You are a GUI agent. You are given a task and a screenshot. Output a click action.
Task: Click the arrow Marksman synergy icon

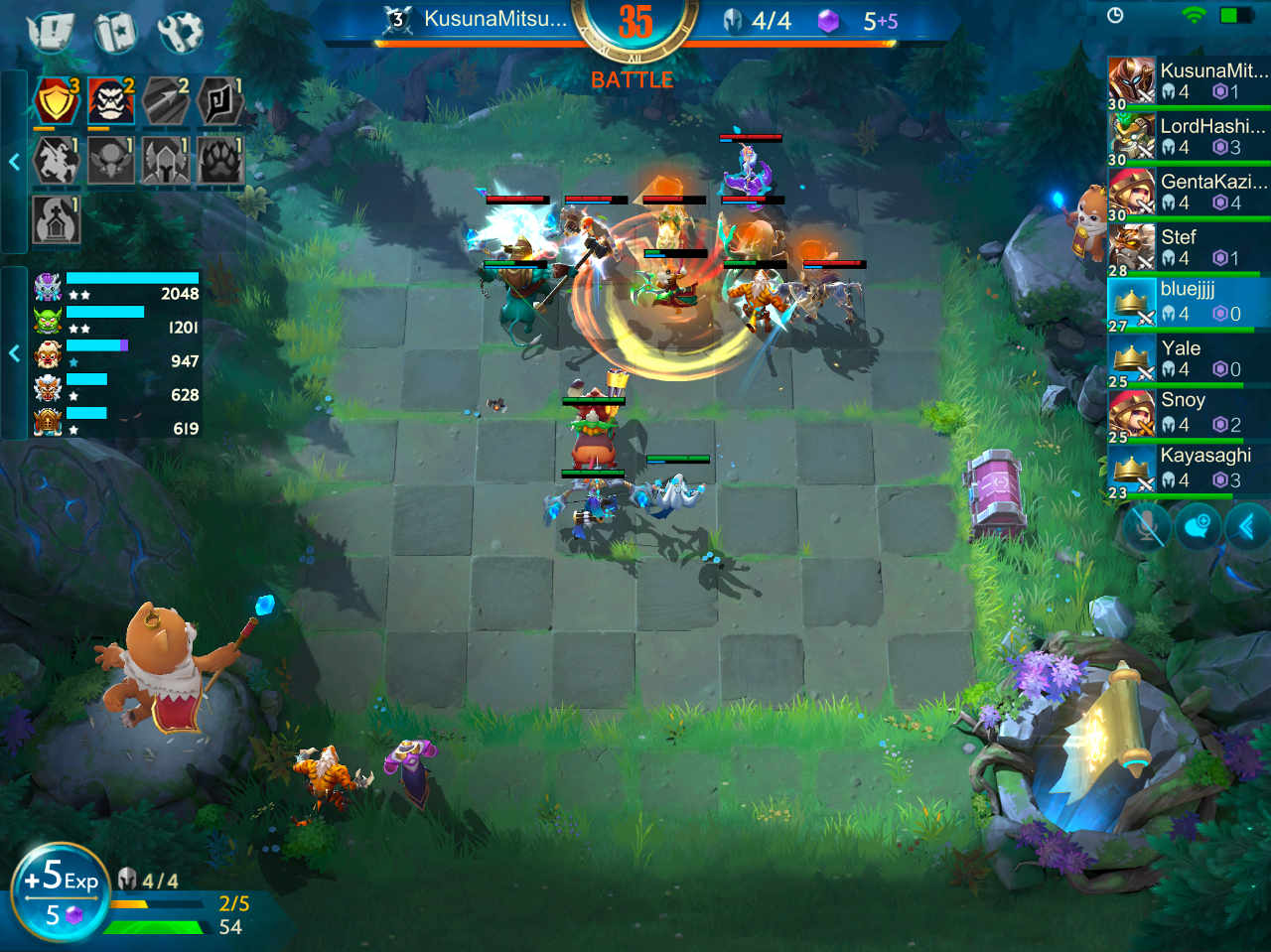click(166, 99)
